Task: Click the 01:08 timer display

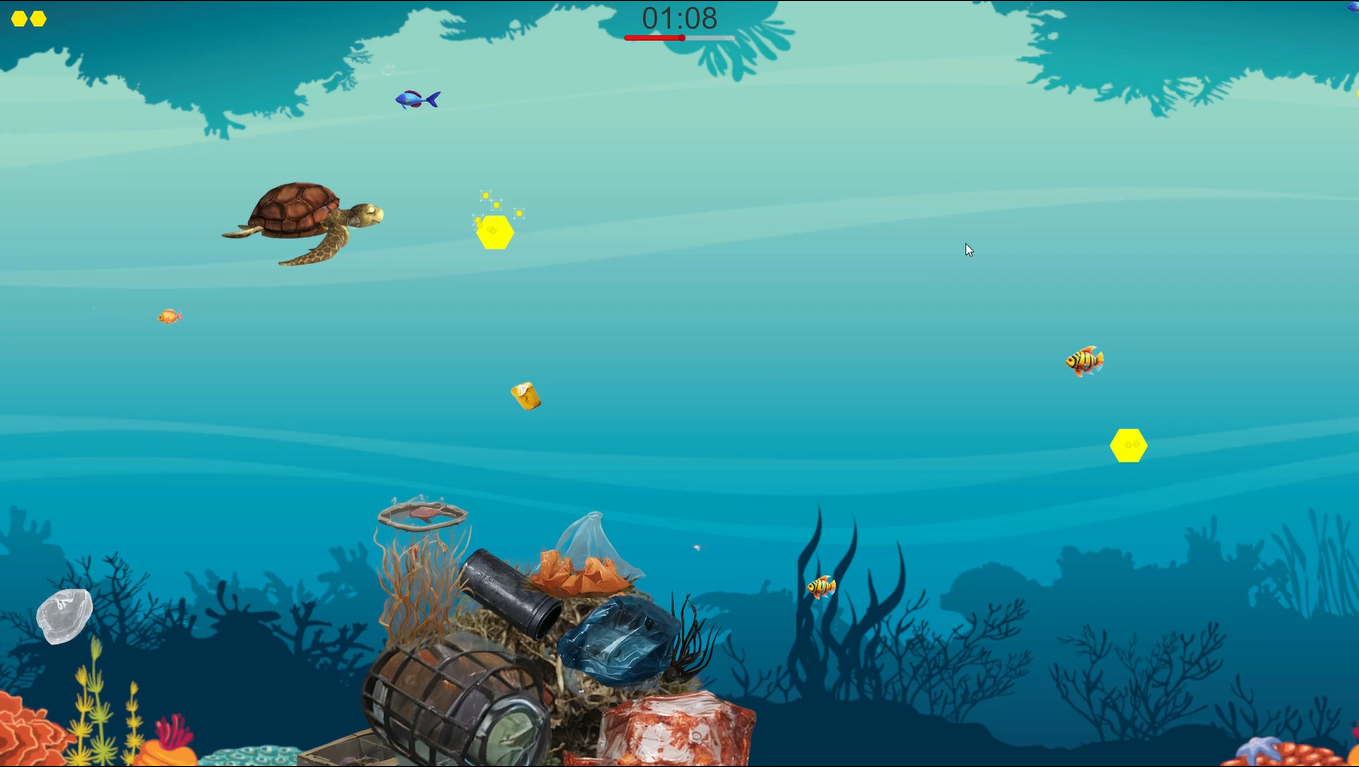Action: click(x=679, y=17)
